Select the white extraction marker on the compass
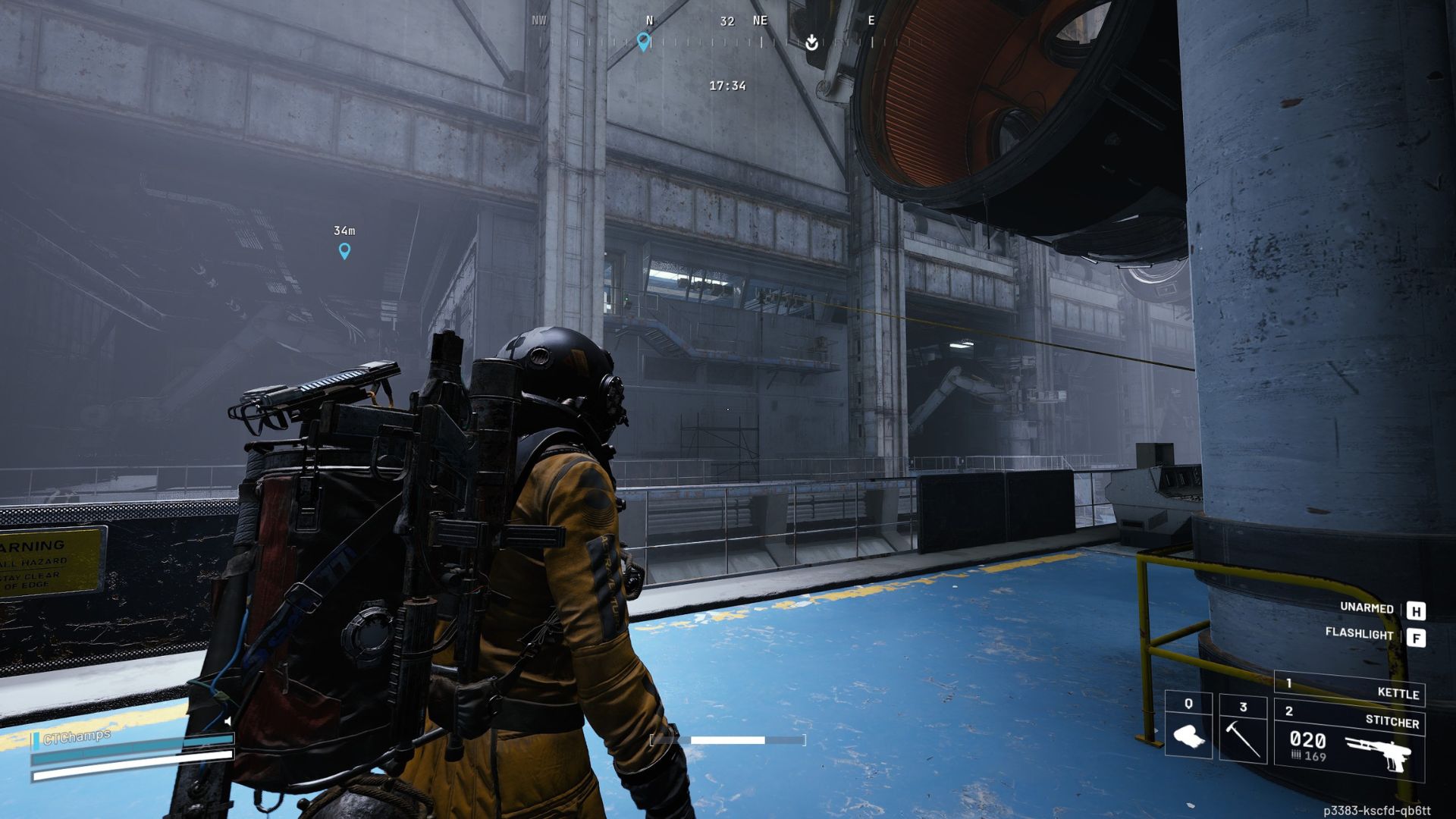 pyautogui.click(x=811, y=42)
